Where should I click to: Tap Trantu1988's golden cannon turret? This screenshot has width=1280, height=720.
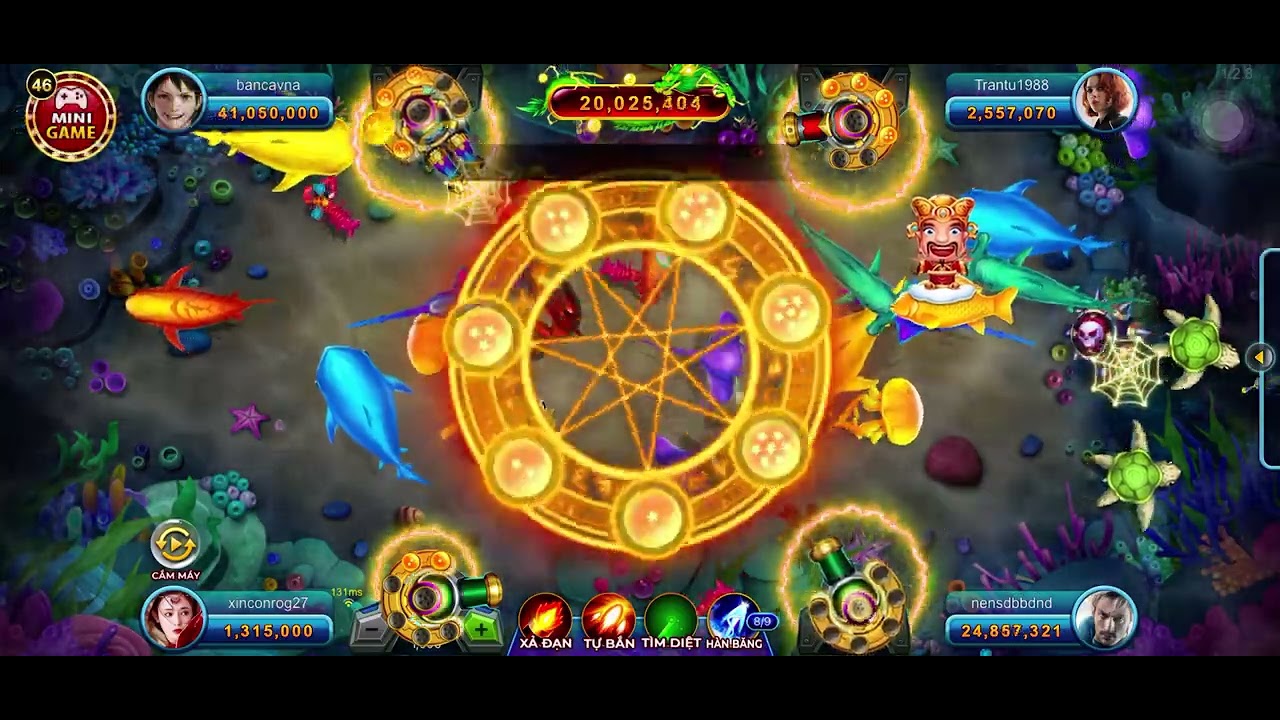pos(855,122)
